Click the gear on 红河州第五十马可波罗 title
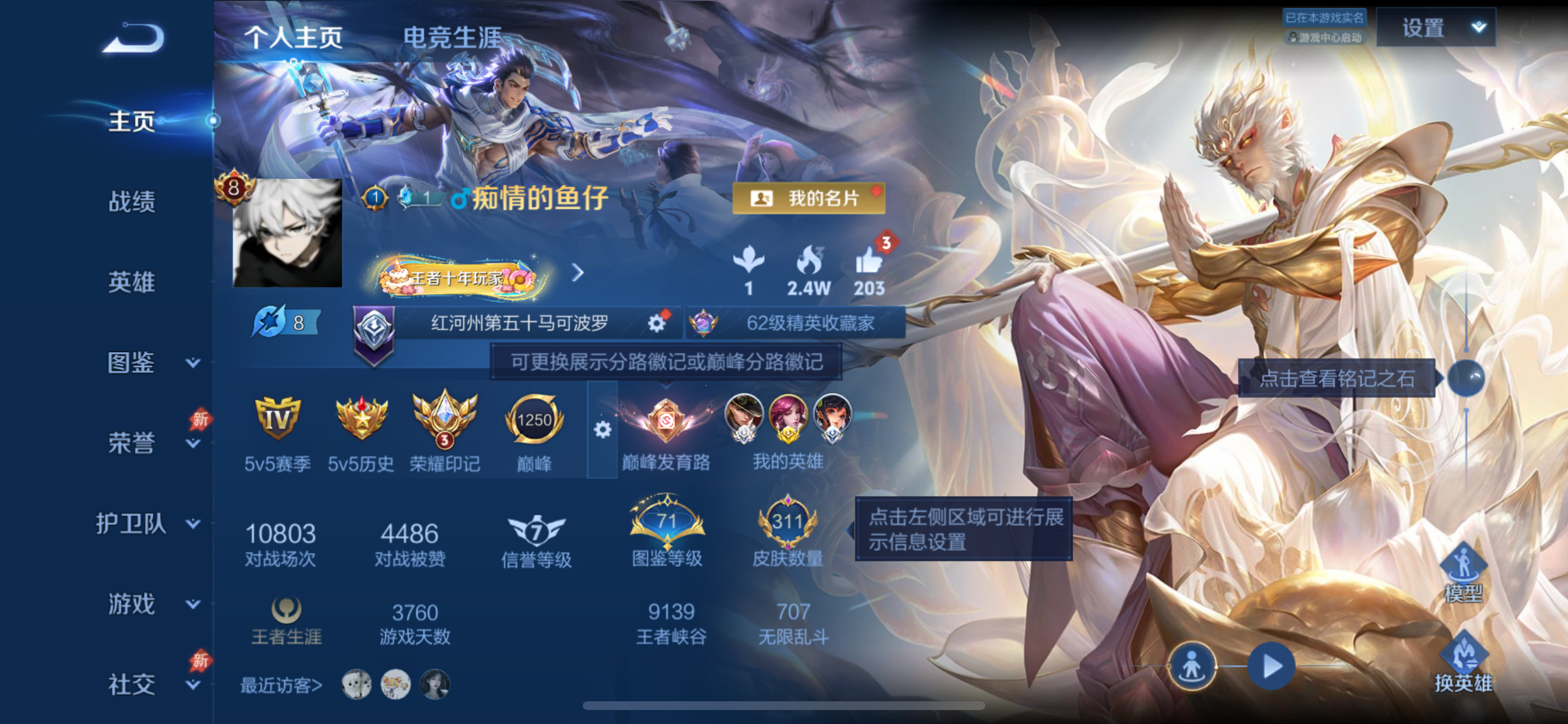The image size is (1568, 724). coord(656,324)
